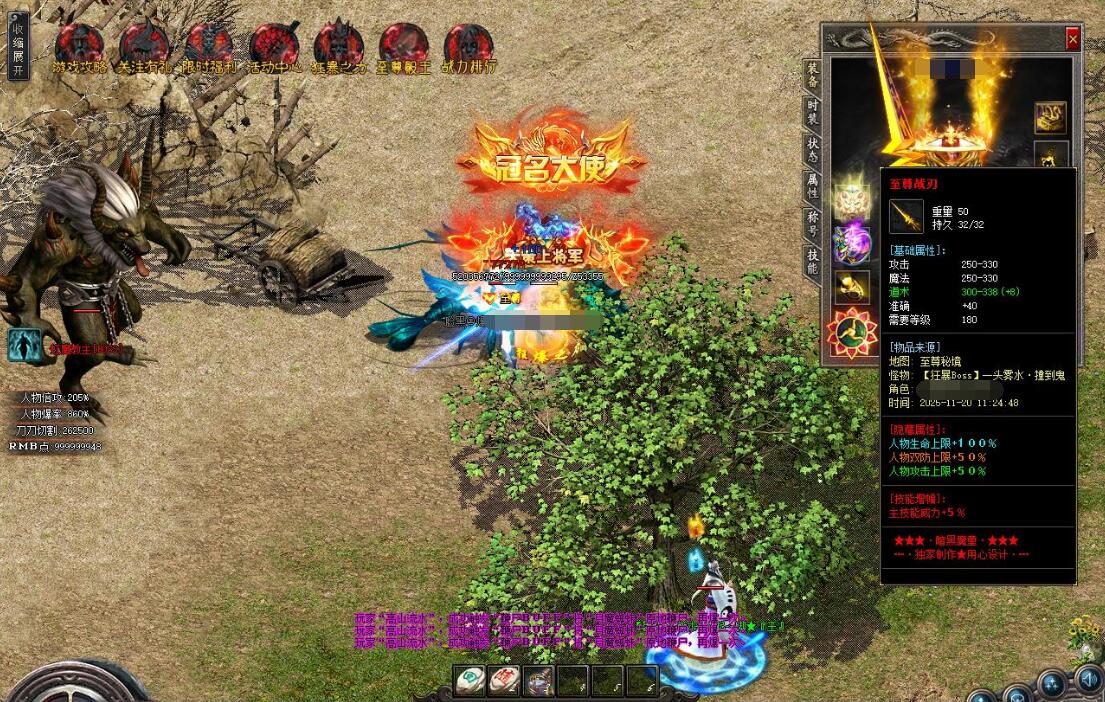Image resolution: width=1105 pixels, height=702 pixels.
Task: Open the 状态 status tab
Action: tap(813, 148)
